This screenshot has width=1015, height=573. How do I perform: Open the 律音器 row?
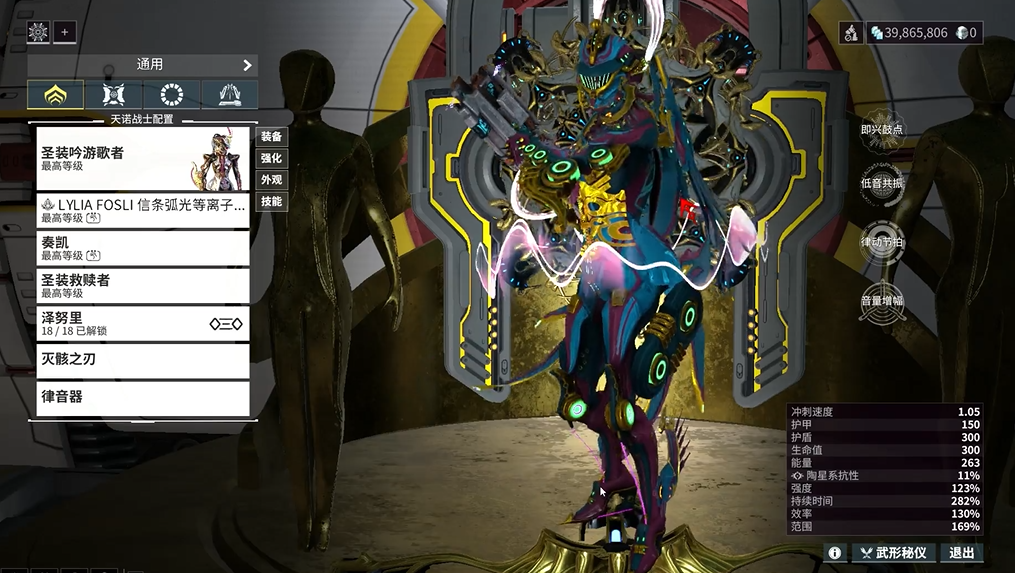coord(142,397)
